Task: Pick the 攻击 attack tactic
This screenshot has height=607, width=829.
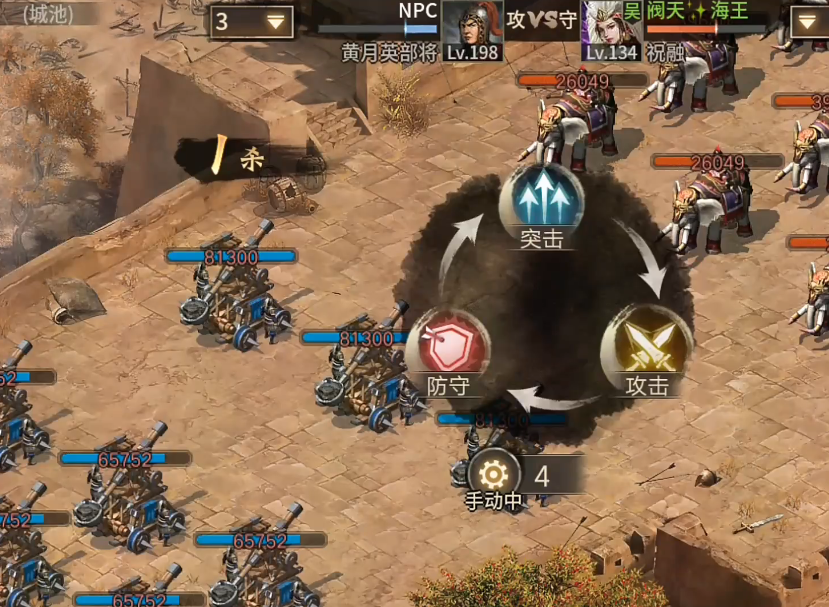Action: [646, 349]
